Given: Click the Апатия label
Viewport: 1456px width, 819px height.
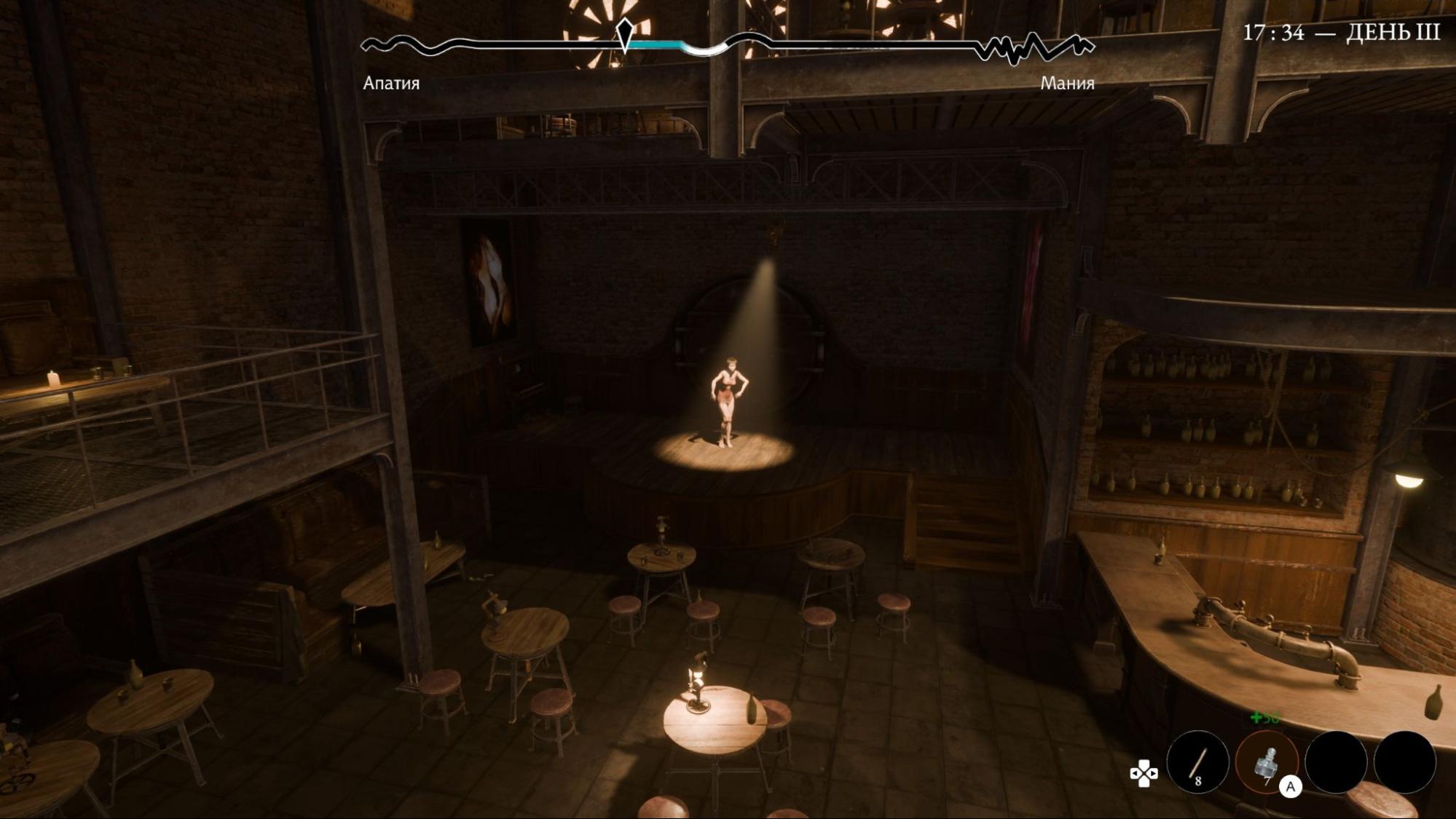Looking at the screenshot, I should click(x=390, y=83).
